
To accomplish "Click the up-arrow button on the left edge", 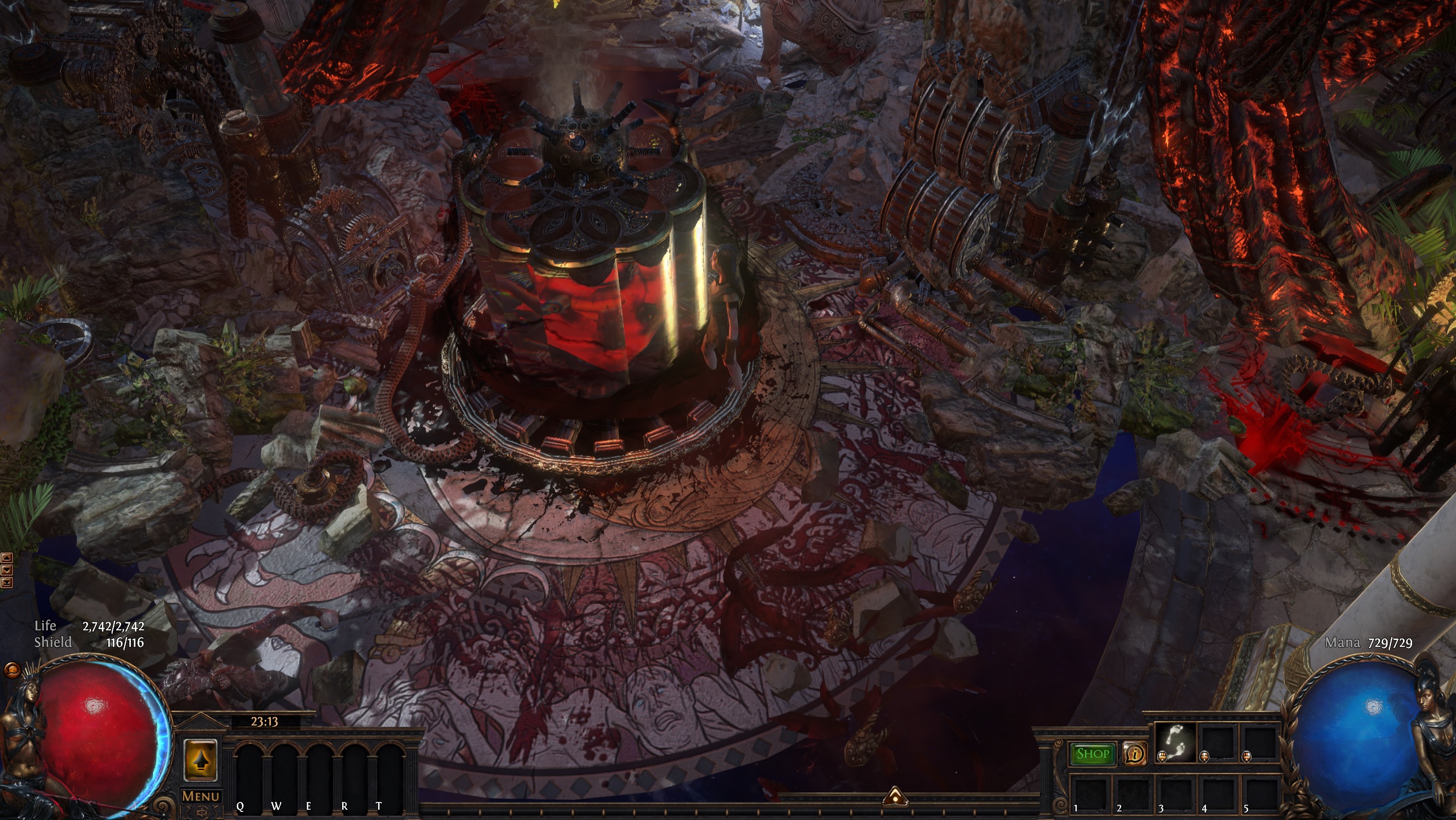I will (x=6, y=557).
